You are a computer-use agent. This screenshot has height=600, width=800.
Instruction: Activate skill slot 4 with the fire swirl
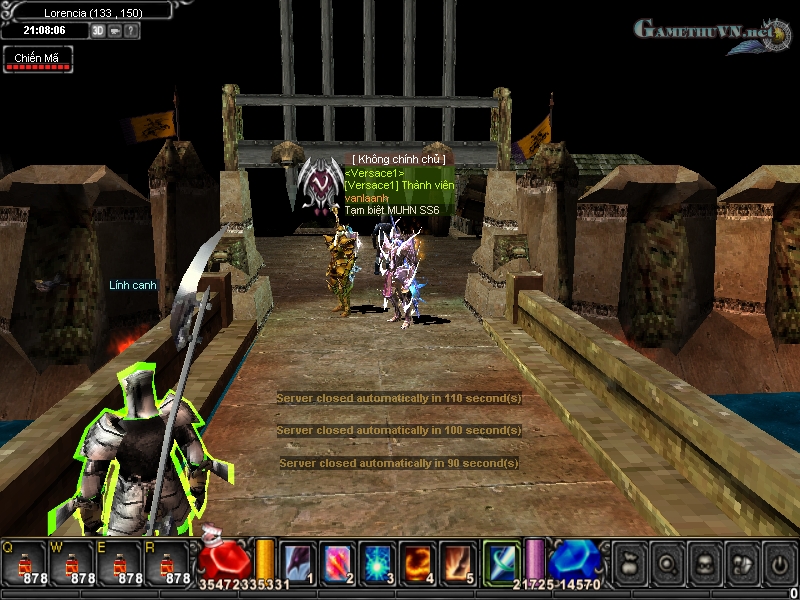click(x=416, y=564)
